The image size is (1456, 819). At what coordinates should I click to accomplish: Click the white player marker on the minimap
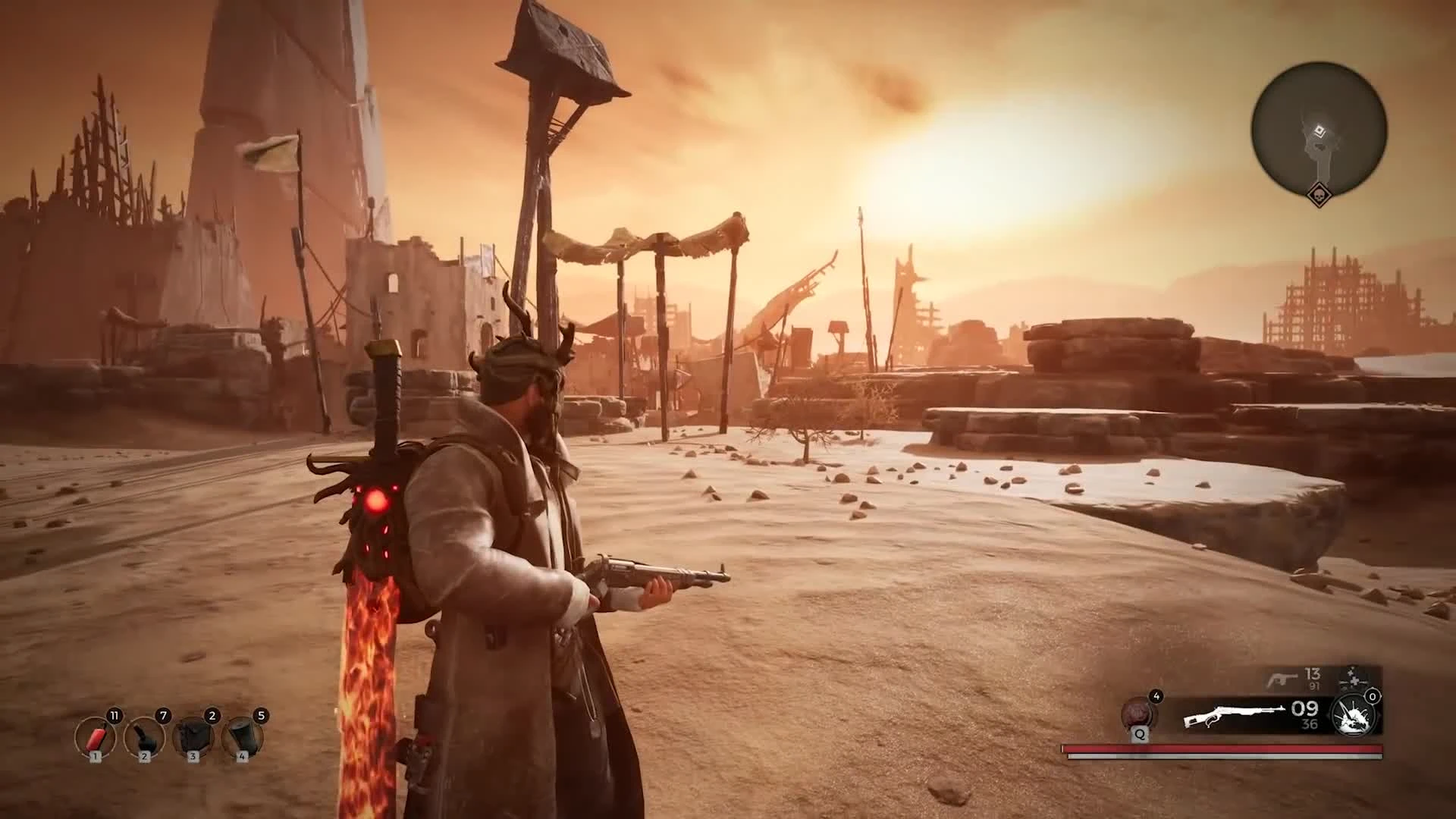1318,130
